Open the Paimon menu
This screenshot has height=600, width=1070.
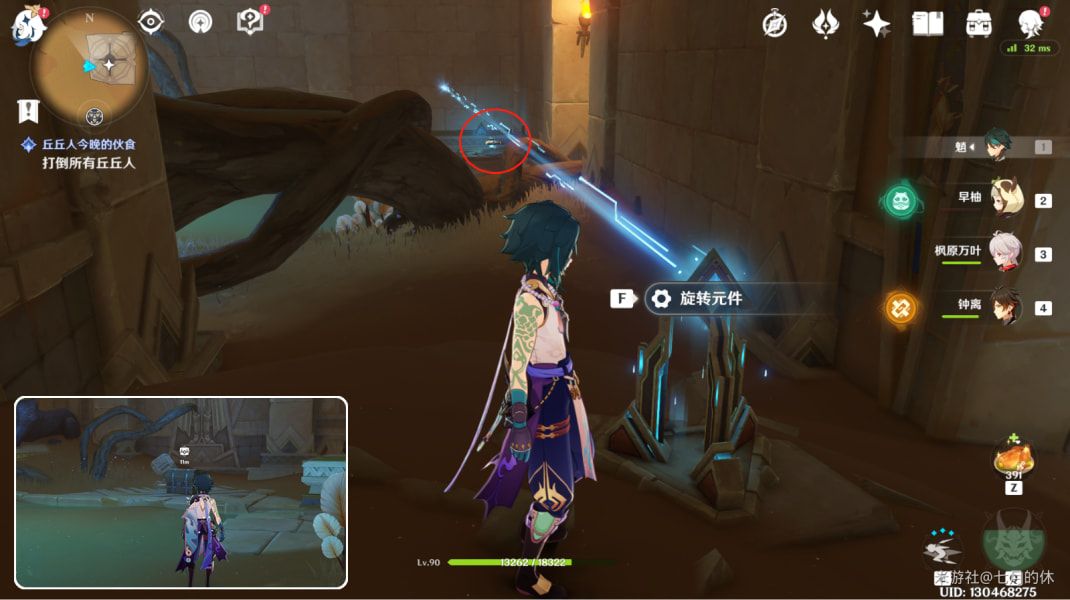pos(30,24)
